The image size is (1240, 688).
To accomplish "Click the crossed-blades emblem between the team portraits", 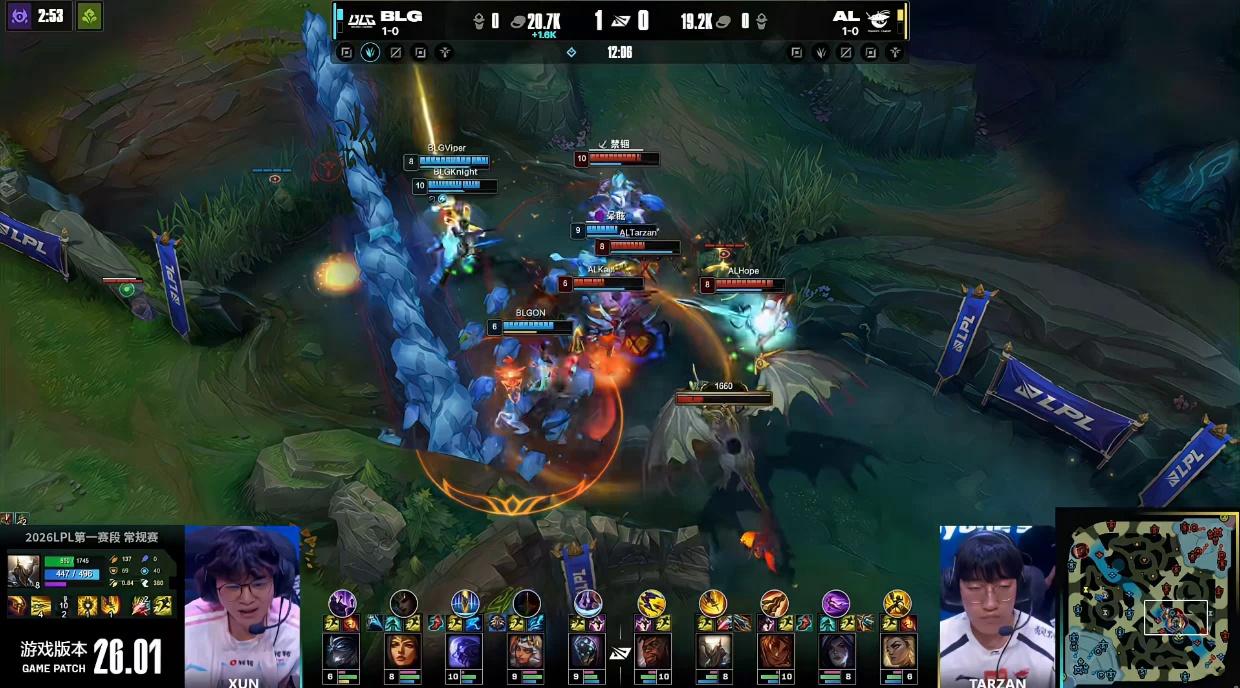I will (620, 652).
